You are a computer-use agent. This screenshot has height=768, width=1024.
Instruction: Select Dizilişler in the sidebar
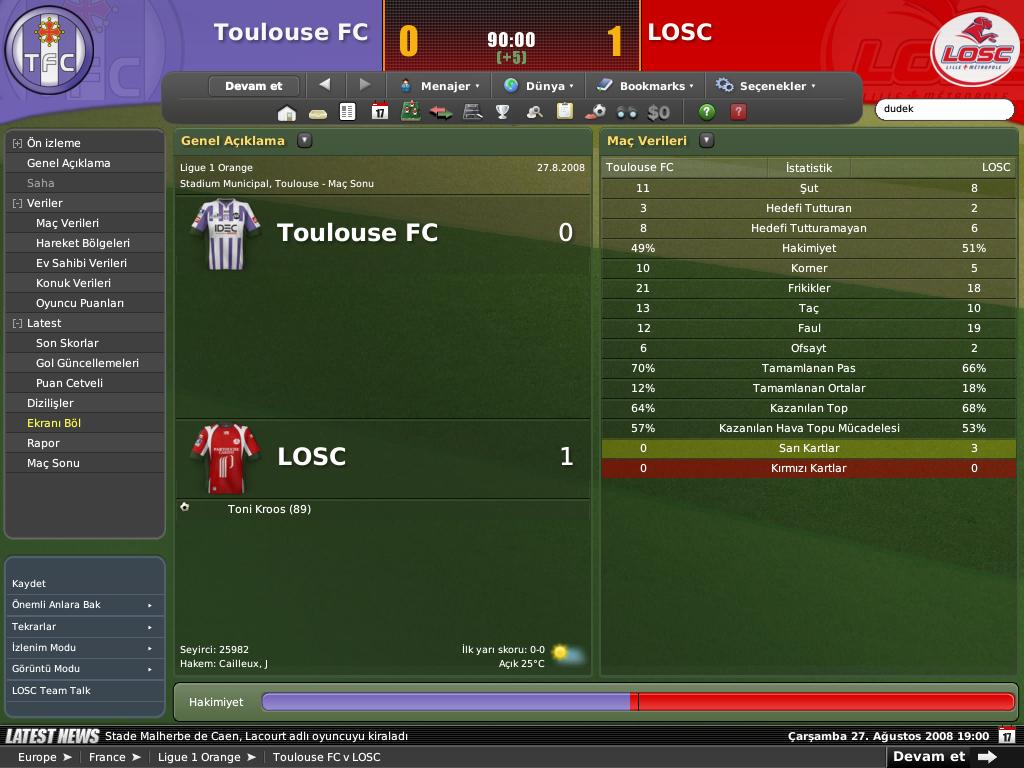(x=50, y=403)
